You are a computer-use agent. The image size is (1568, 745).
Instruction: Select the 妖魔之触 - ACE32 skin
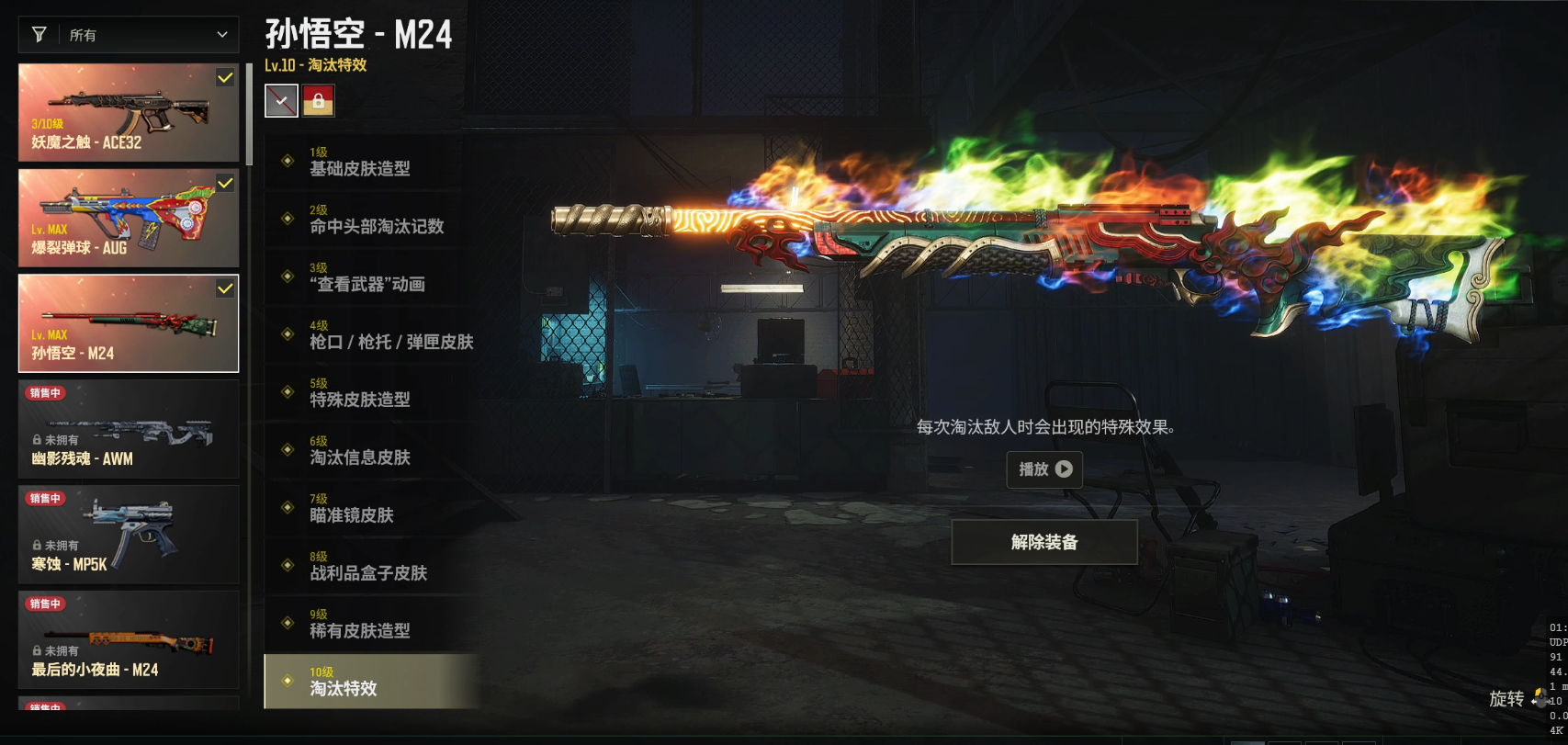coord(129,113)
